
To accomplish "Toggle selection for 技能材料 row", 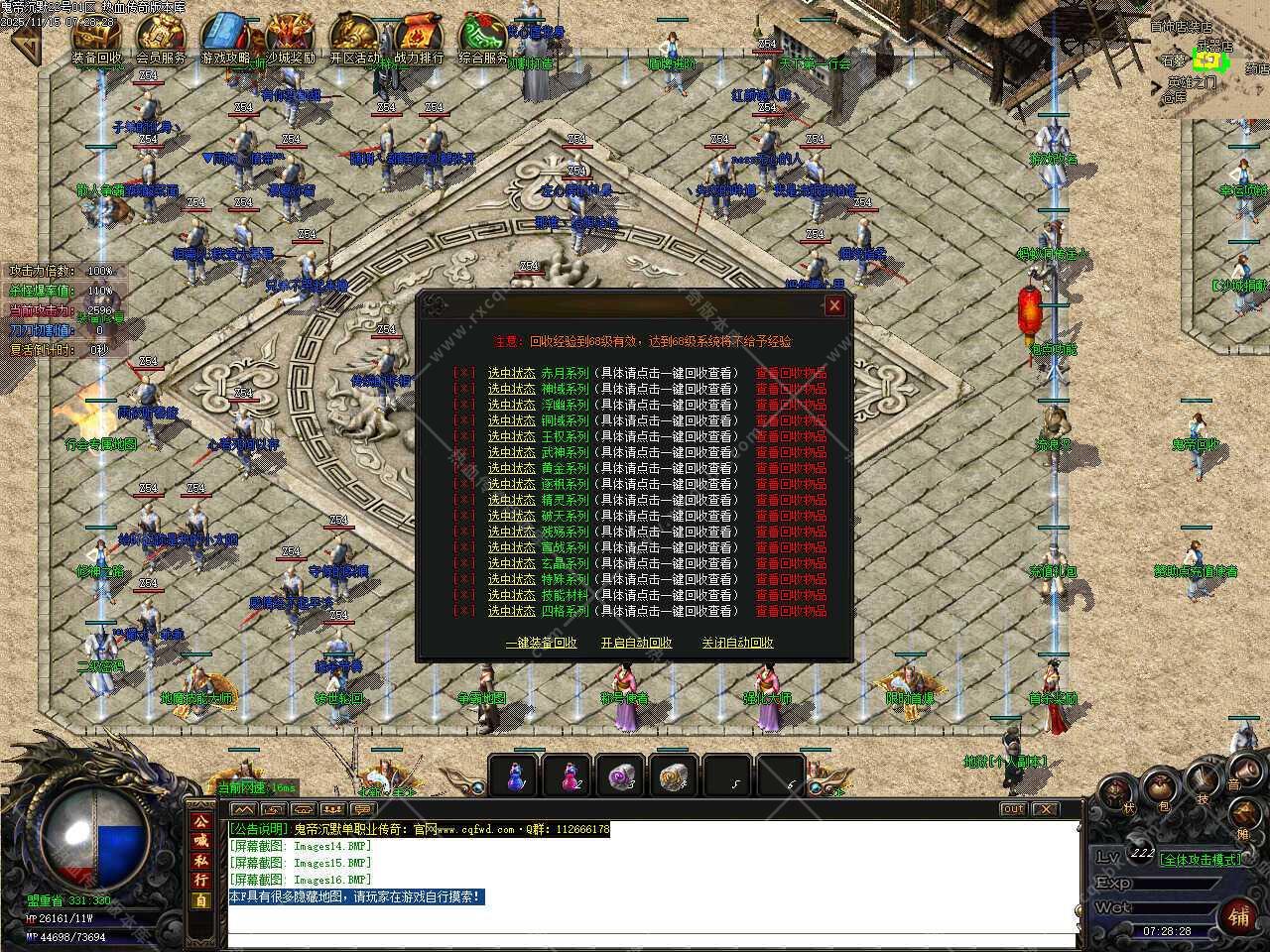I will [x=464, y=595].
